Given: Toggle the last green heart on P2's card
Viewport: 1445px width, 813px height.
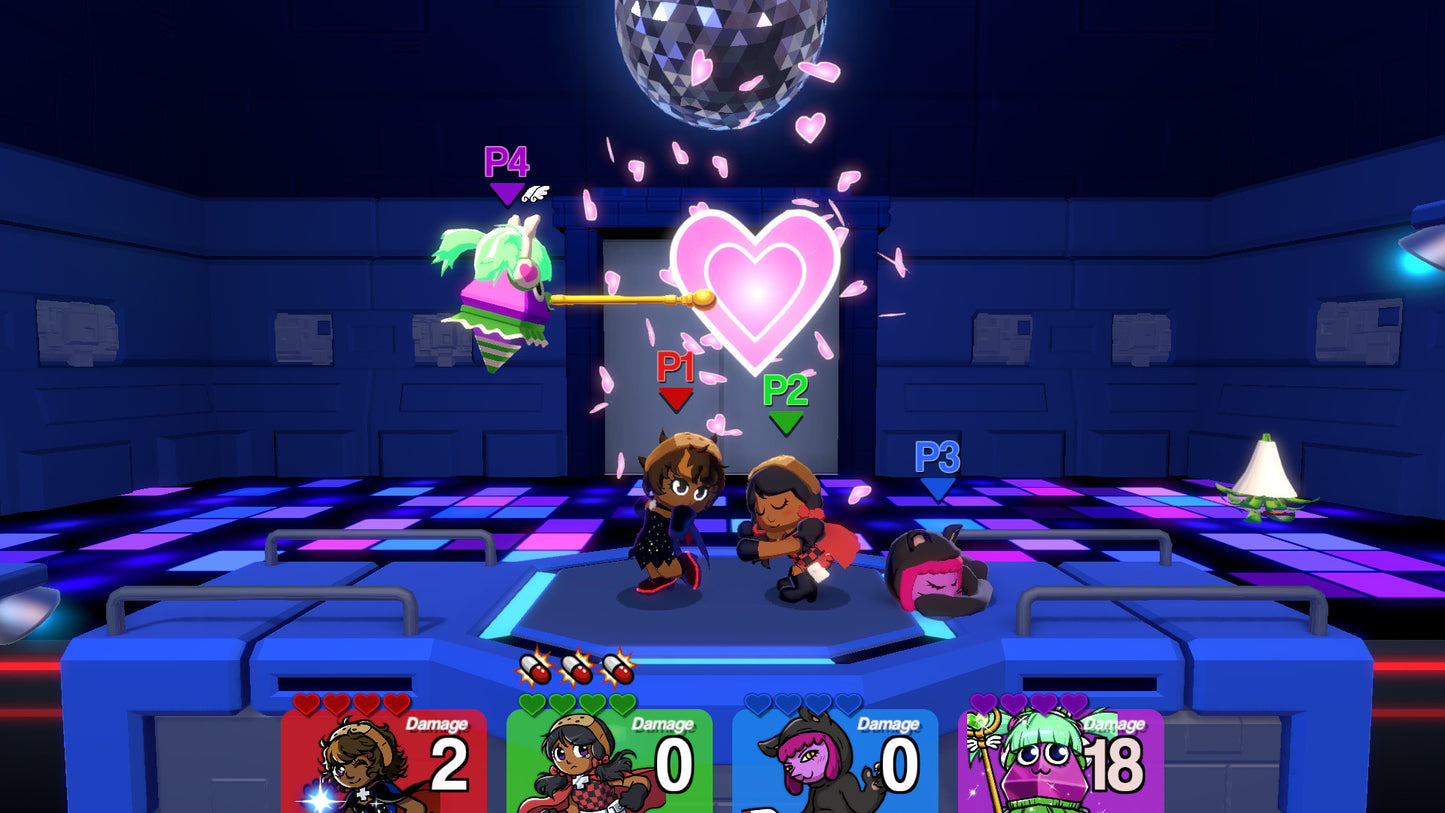Looking at the screenshot, I should point(624,701).
